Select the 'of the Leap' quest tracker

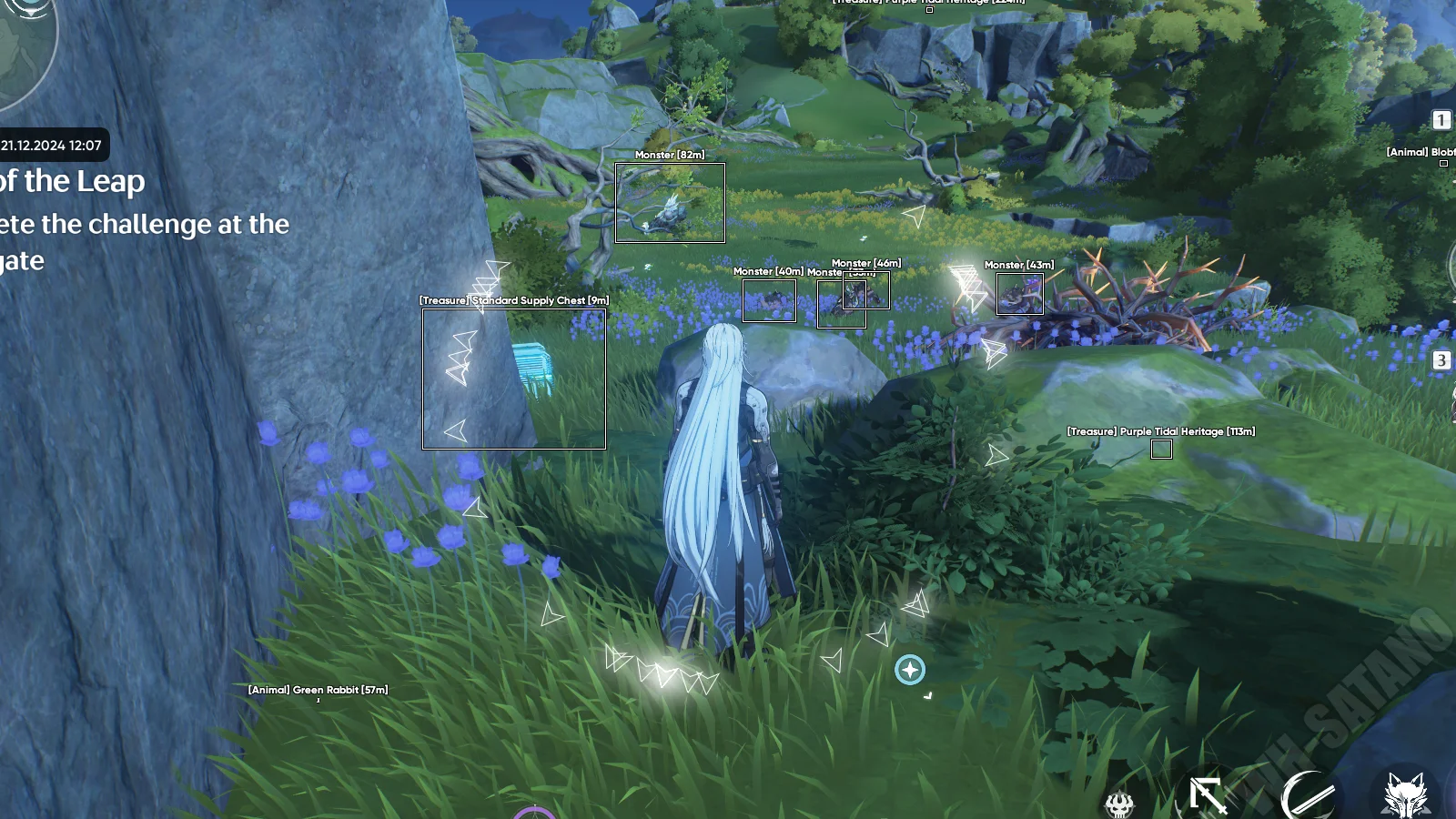click(73, 182)
